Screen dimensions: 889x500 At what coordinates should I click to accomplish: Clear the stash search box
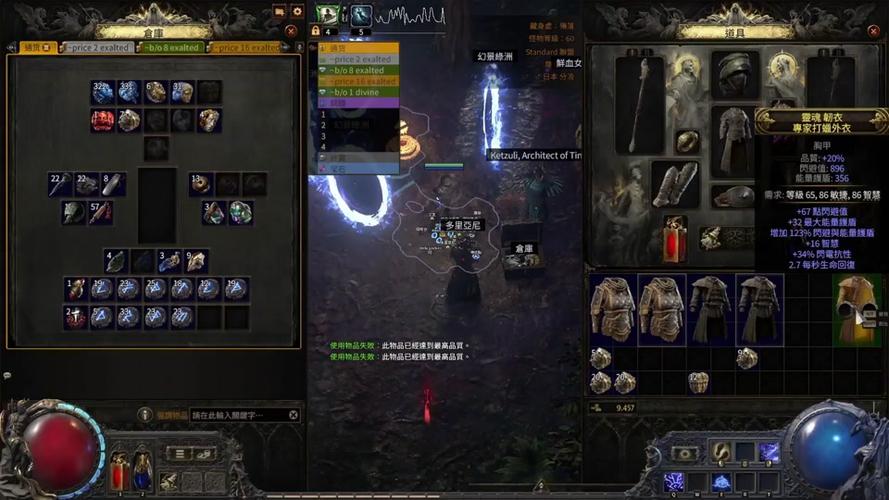tap(294, 415)
